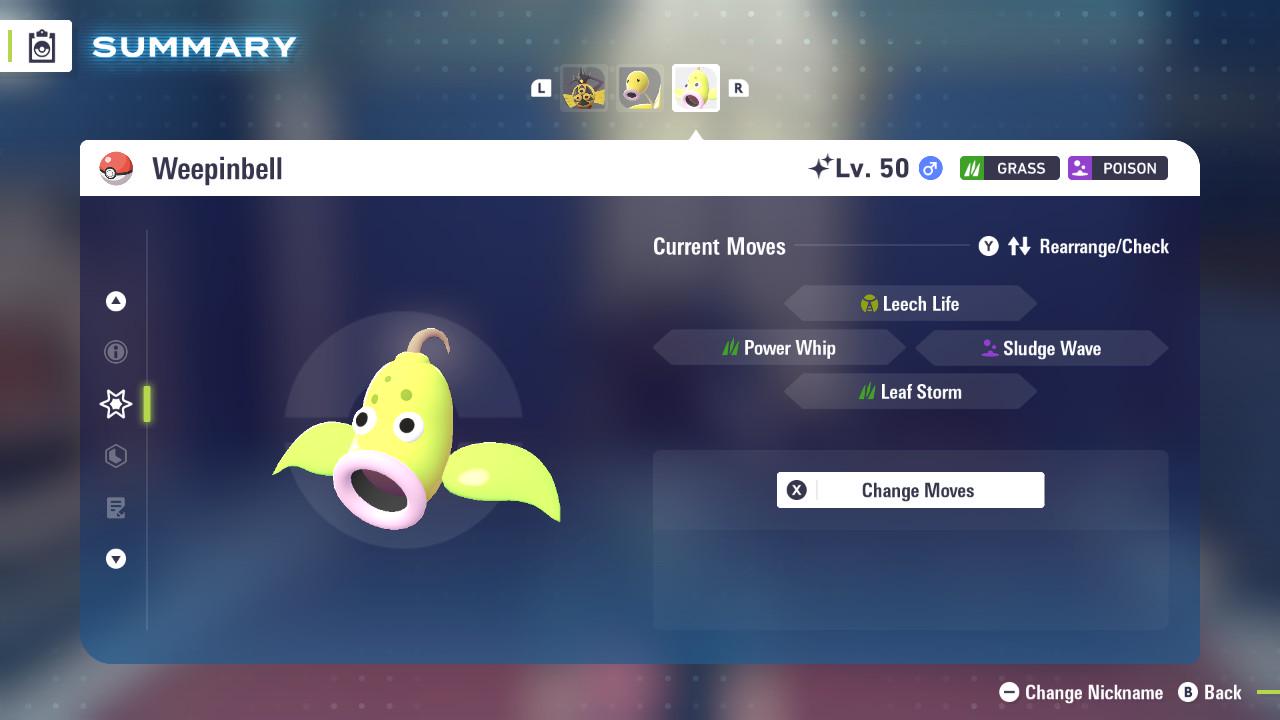
Task: Select the Sludge Wave move
Action: pyautogui.click(x=1052, y=348)
